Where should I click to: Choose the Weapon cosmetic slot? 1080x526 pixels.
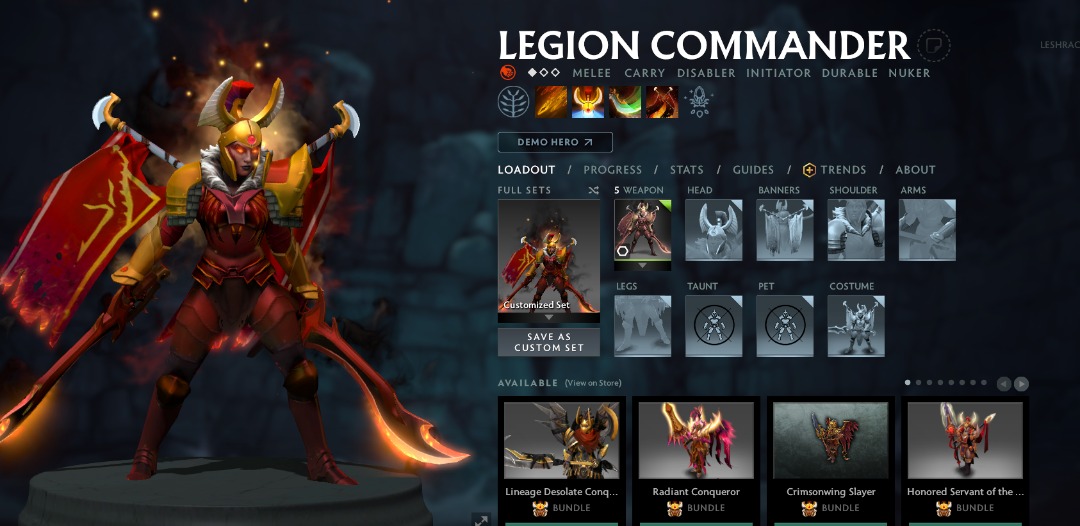[x=642, y=230]
